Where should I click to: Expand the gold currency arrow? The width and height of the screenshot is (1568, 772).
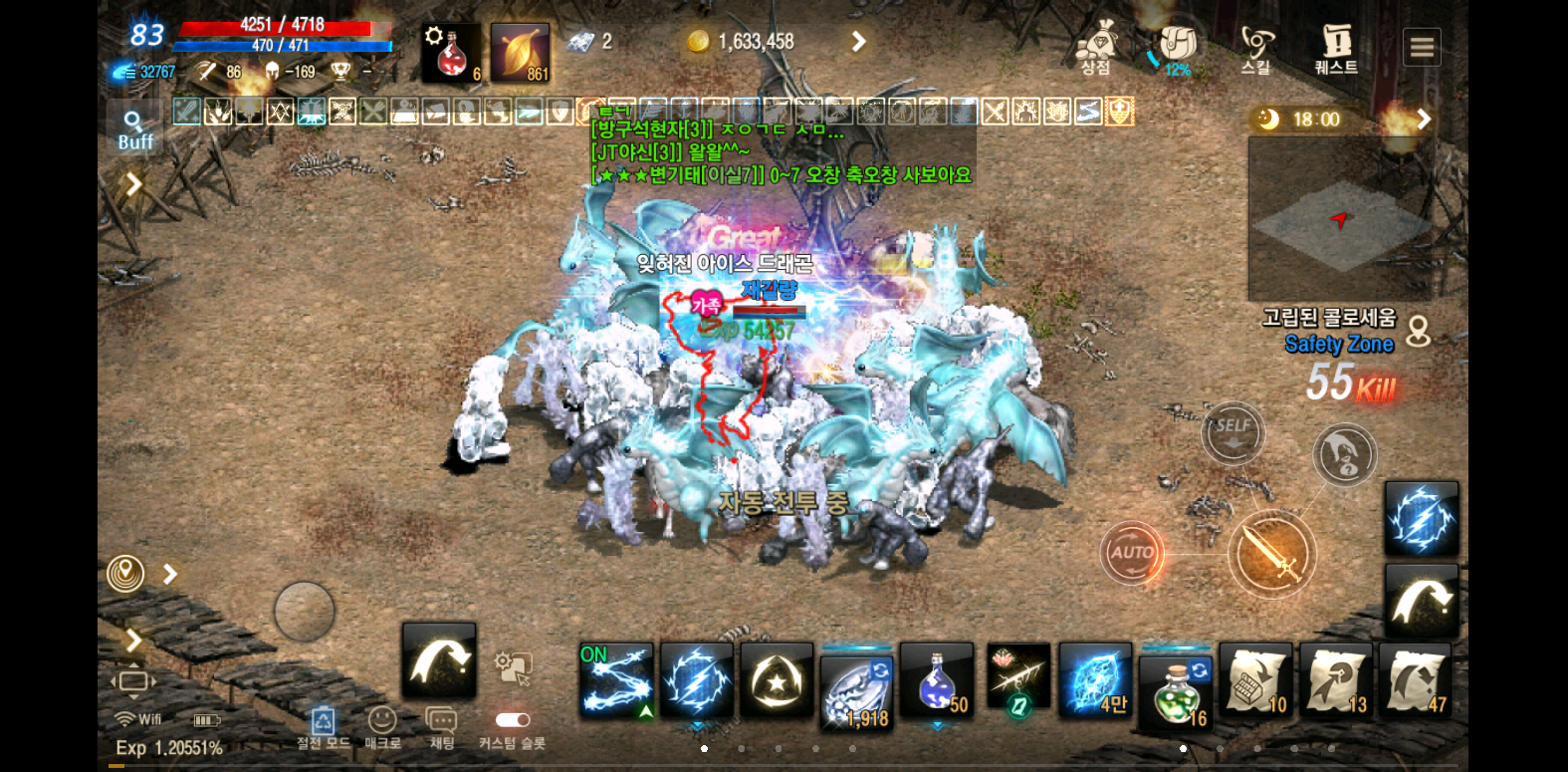[858, 42]
